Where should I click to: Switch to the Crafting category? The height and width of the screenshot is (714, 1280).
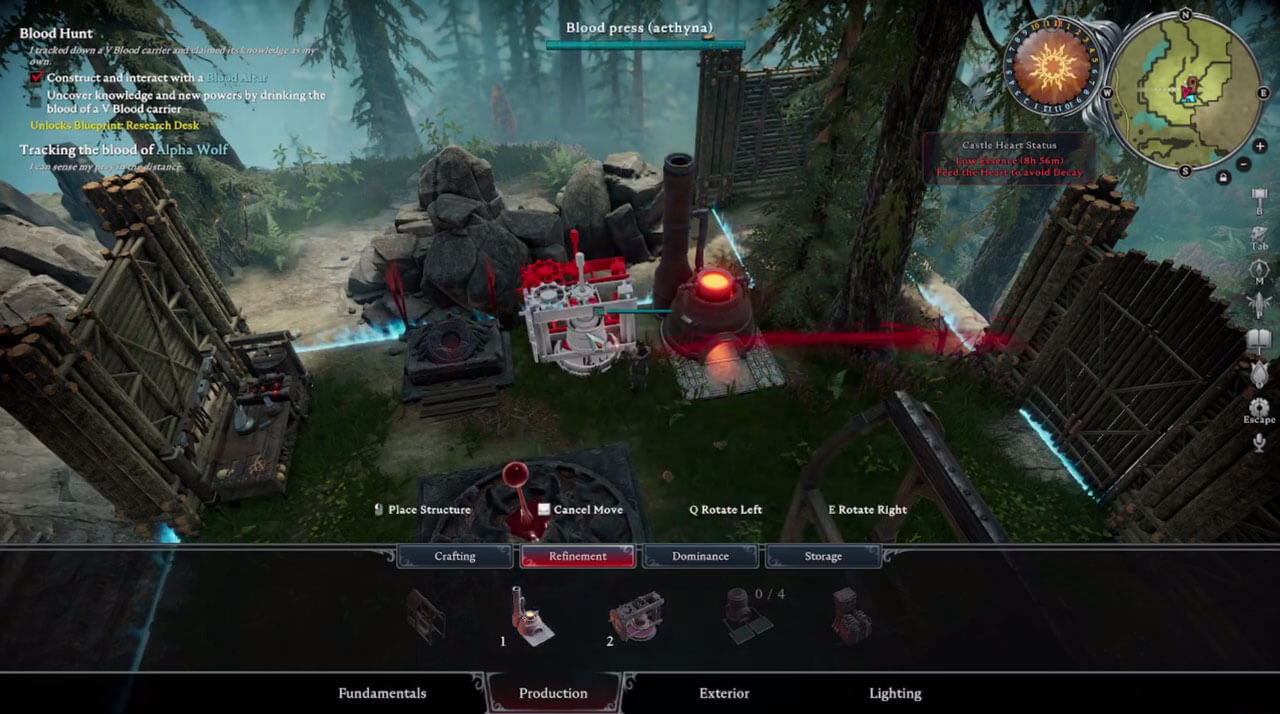(x=455, y=556)
